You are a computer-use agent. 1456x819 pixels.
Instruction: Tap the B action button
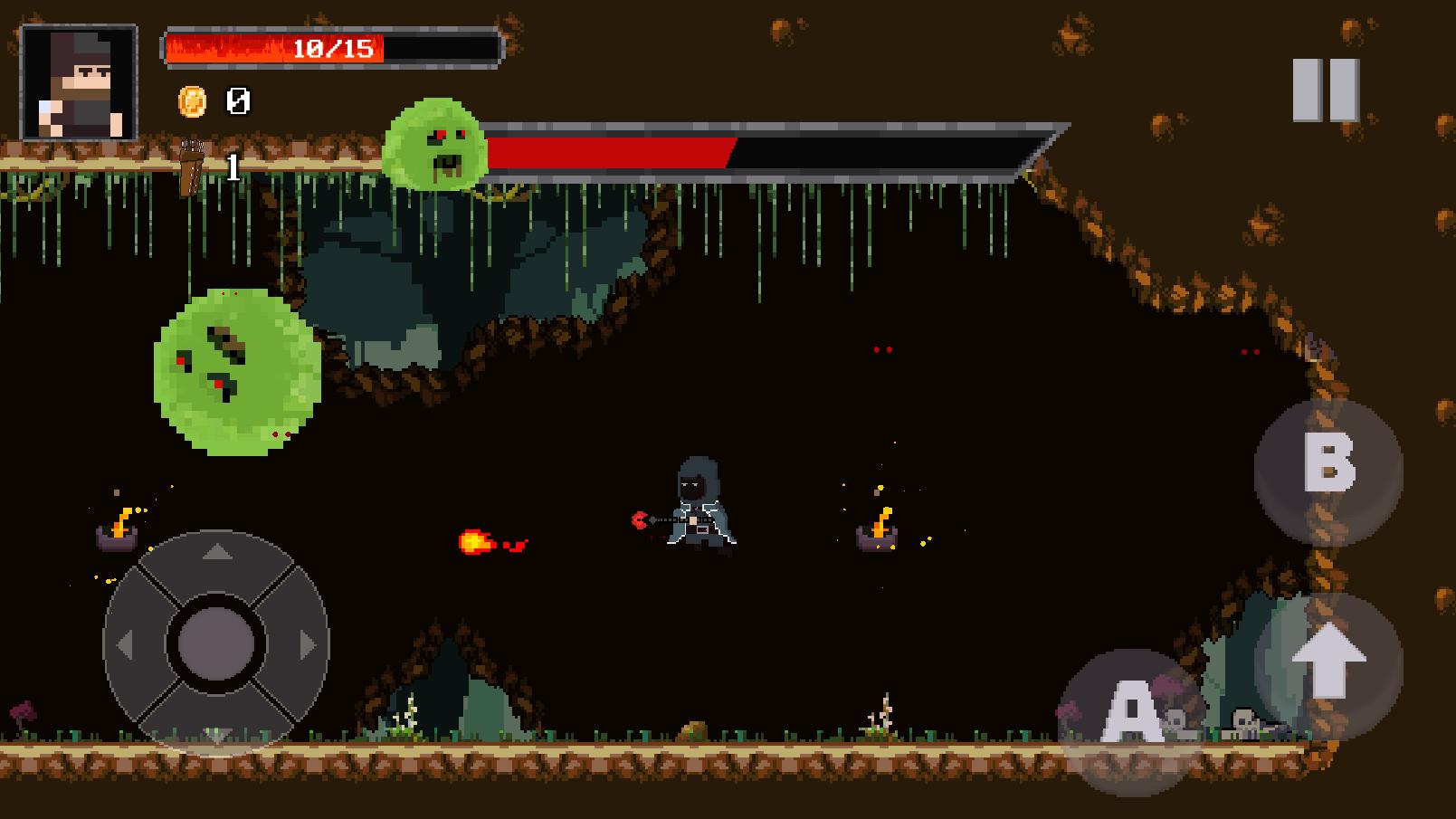(x=1327, y=468)
